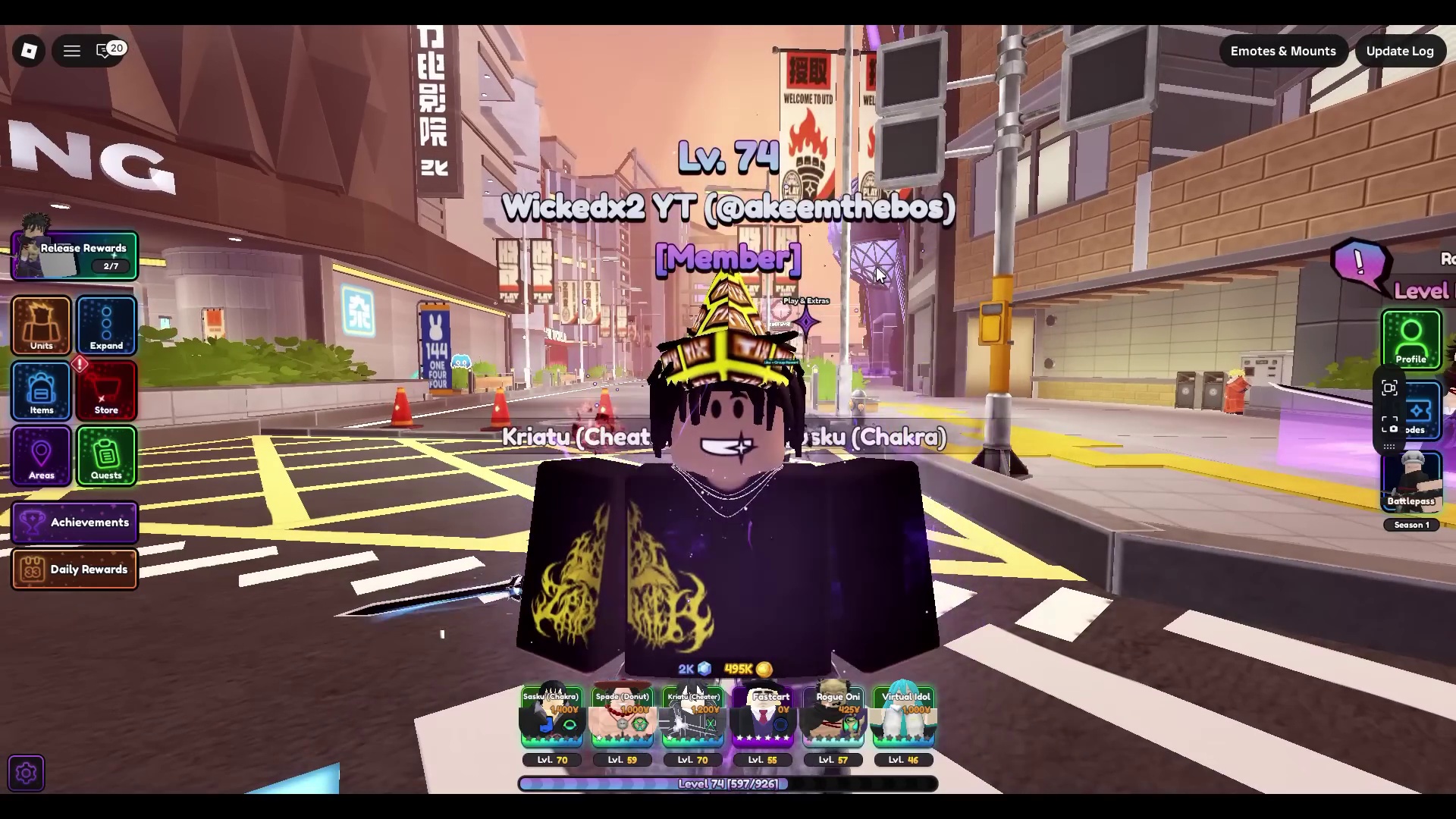Show the Quests list

[x=106, y=456]
